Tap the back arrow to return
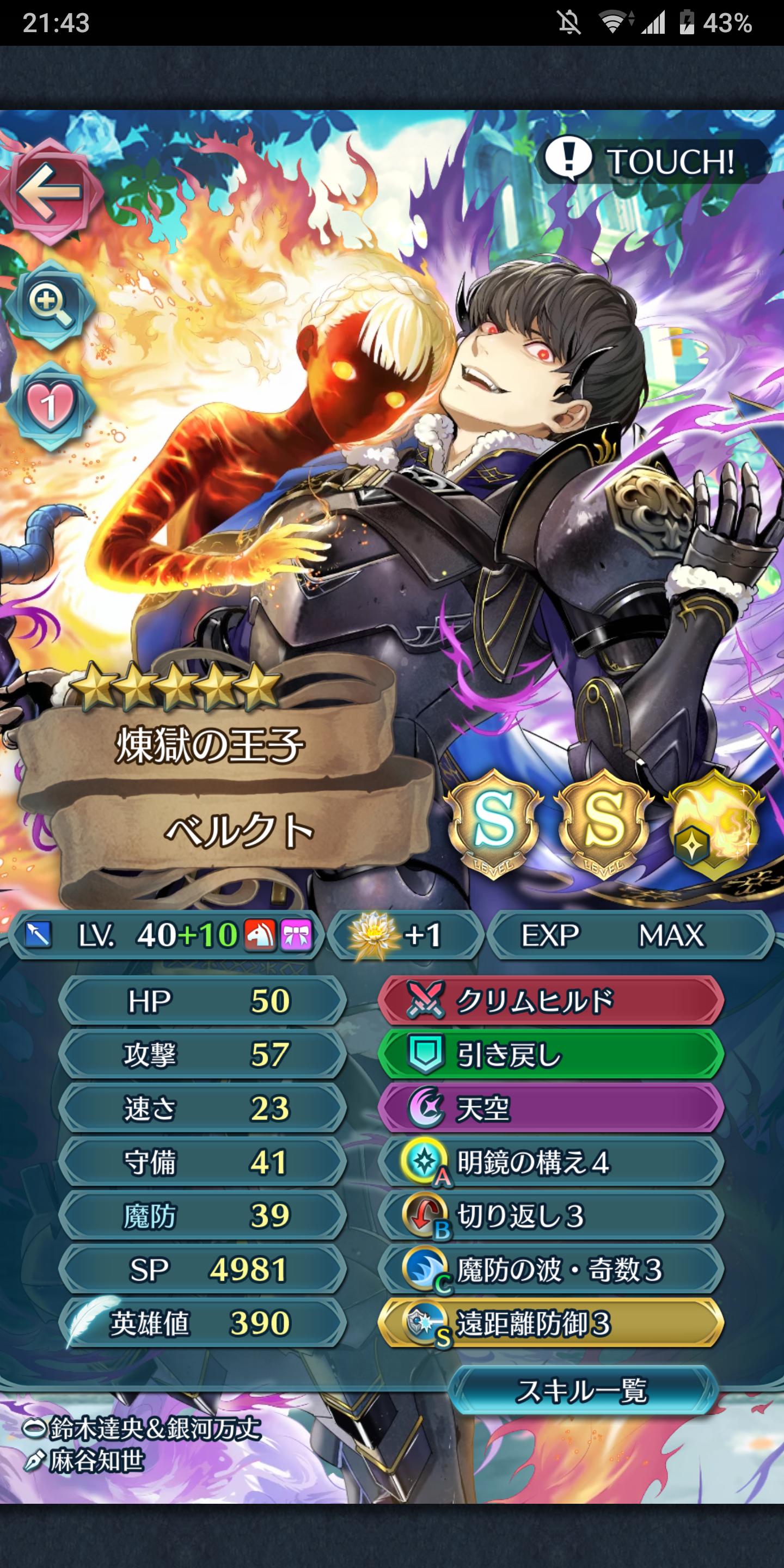The height and width of the screenshot is (1568, 784). pyautogui.click(x=53, y=192)
